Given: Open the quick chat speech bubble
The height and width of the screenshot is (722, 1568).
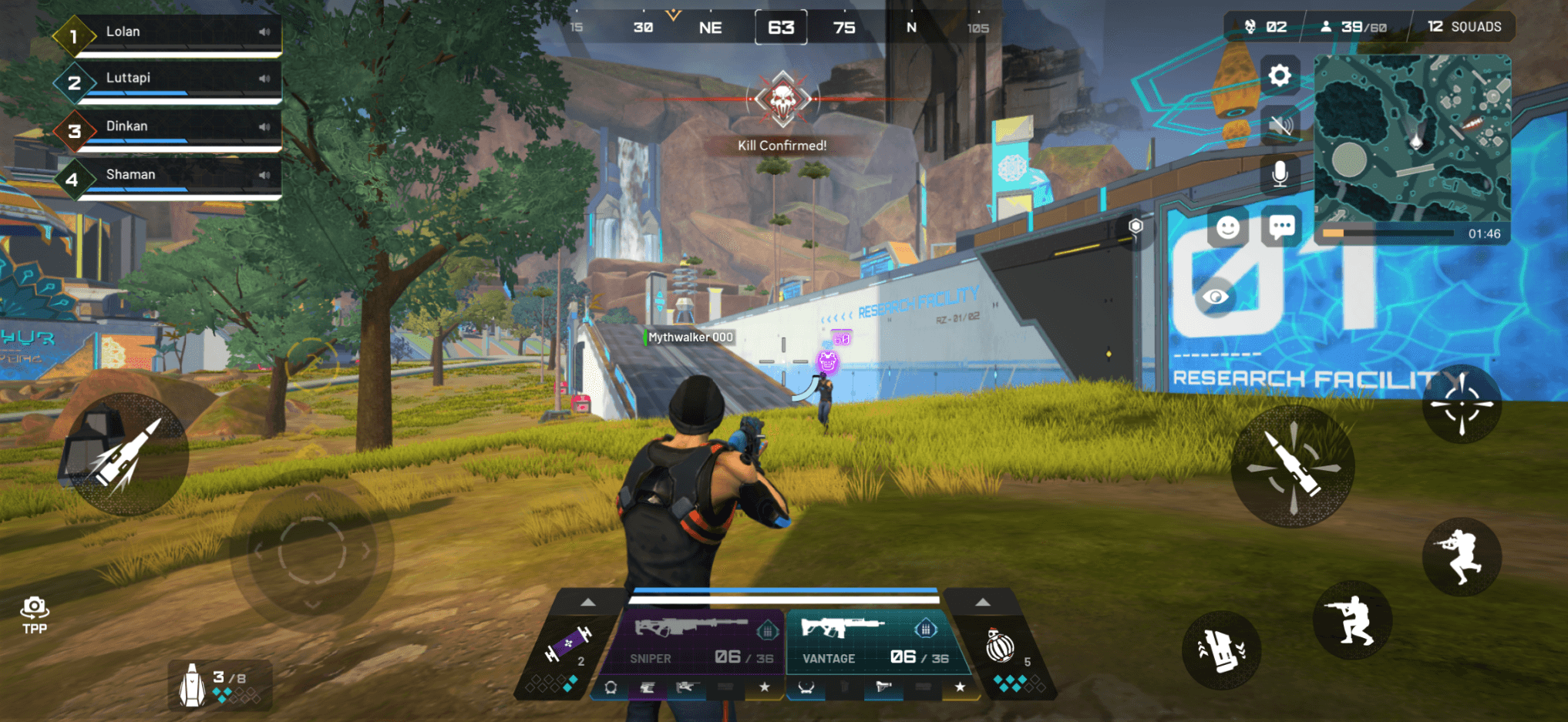Looking at the screenshot, I should tap(1281, 227).
